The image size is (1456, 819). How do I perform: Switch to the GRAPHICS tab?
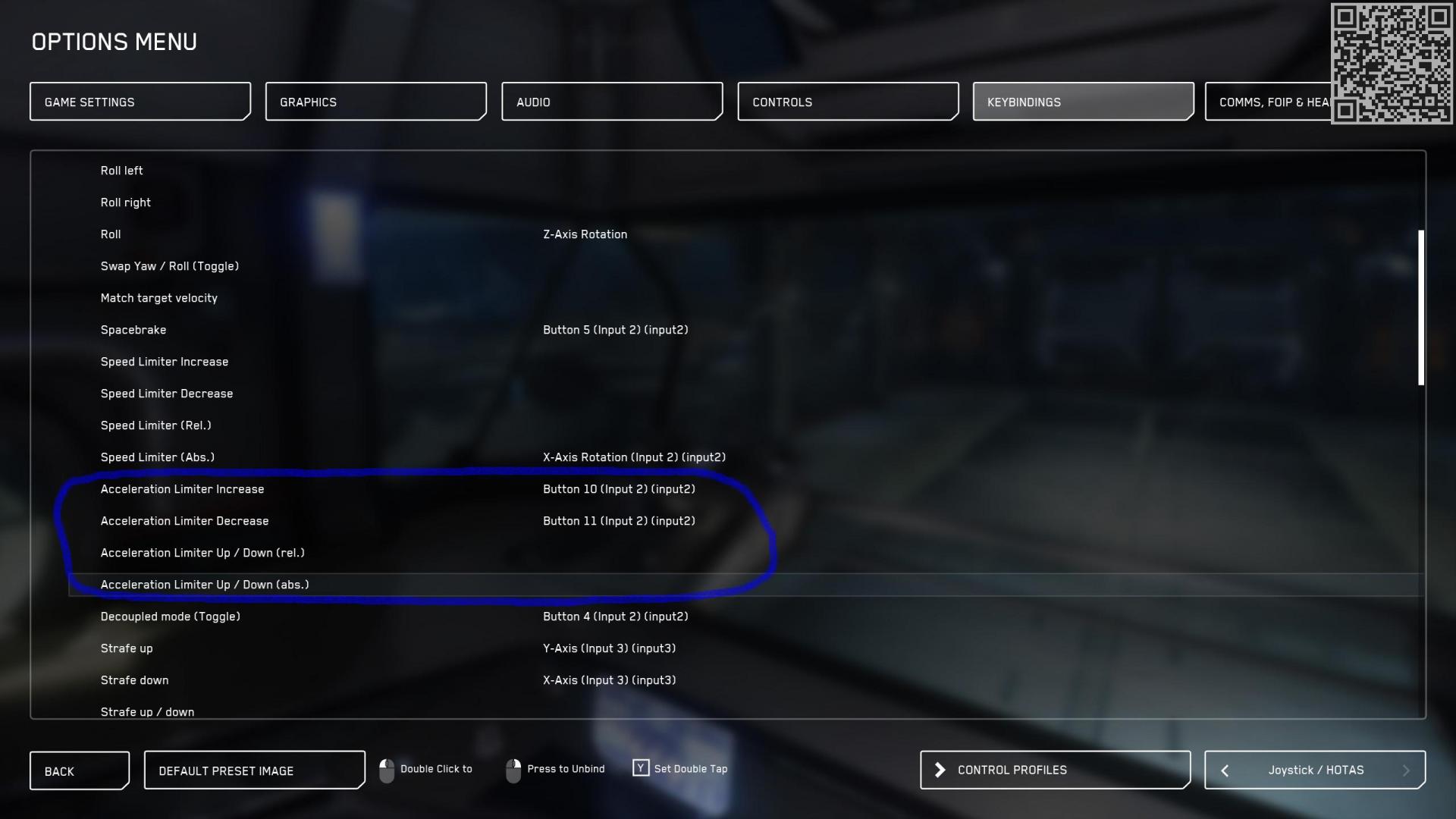(x=376, y=101)
